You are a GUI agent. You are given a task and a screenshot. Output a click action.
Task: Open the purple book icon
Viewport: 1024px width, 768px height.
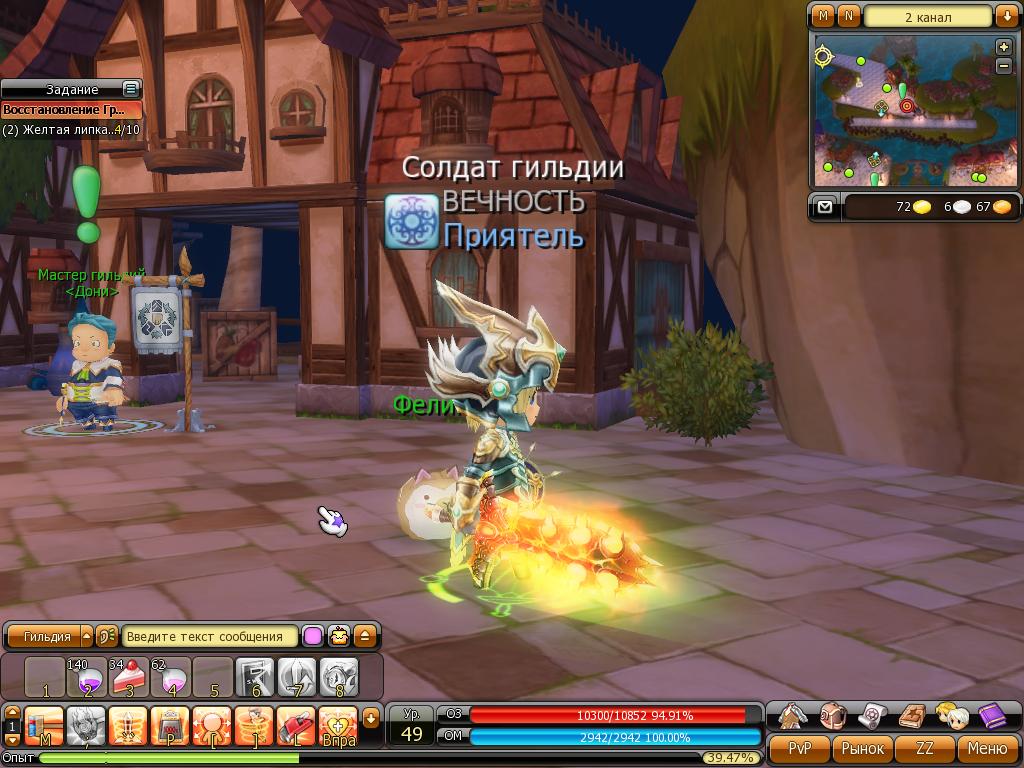pyautogui.click(x=991, y=716)
